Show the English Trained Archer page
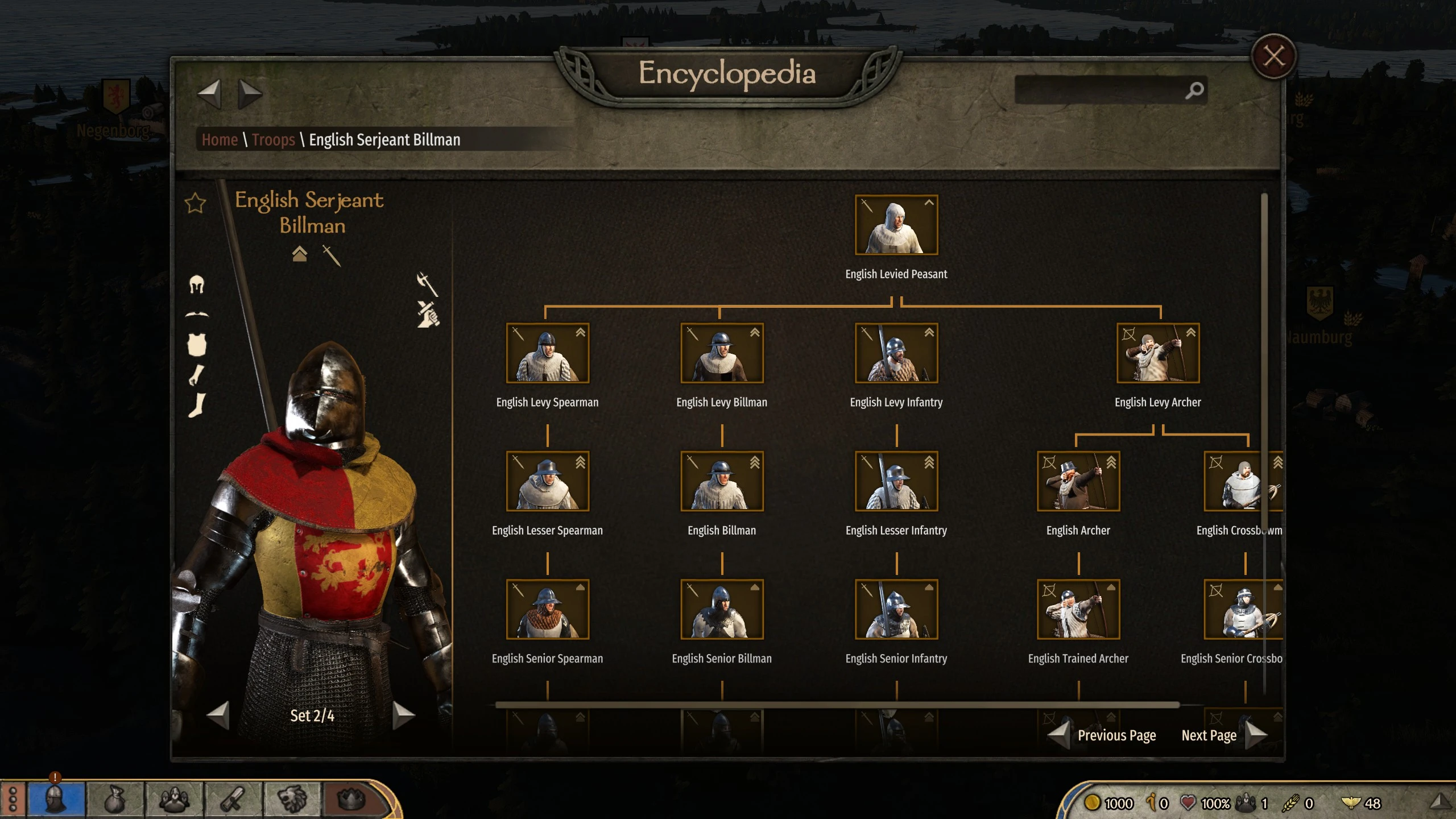 point(1078,609)
